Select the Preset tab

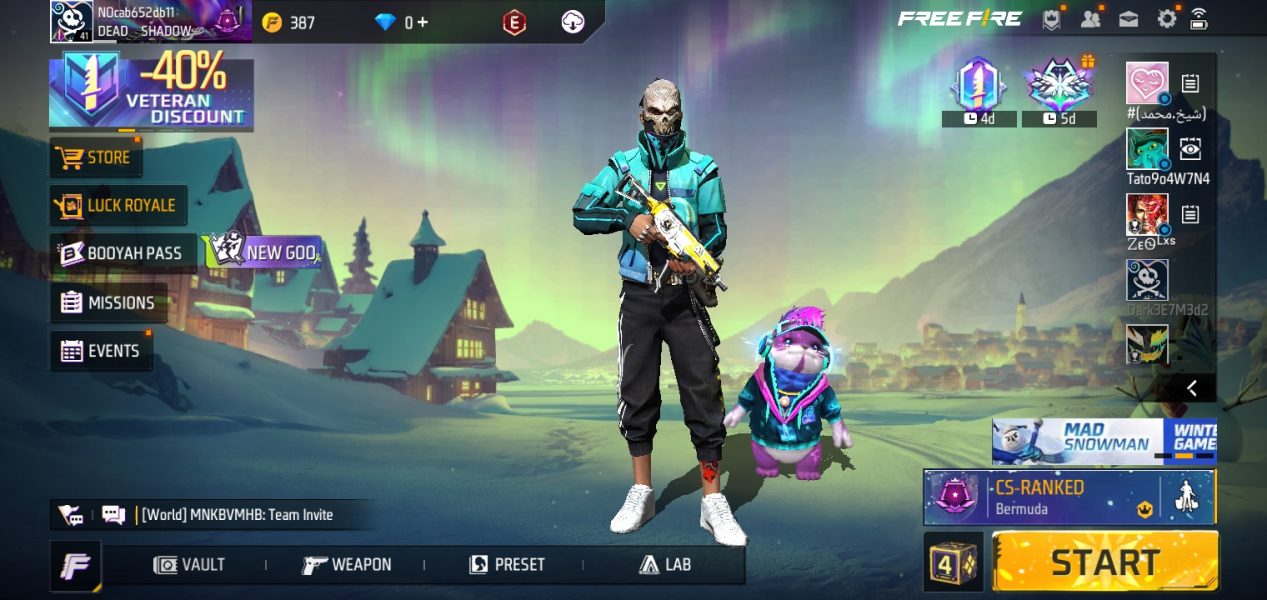pos(507,565)
